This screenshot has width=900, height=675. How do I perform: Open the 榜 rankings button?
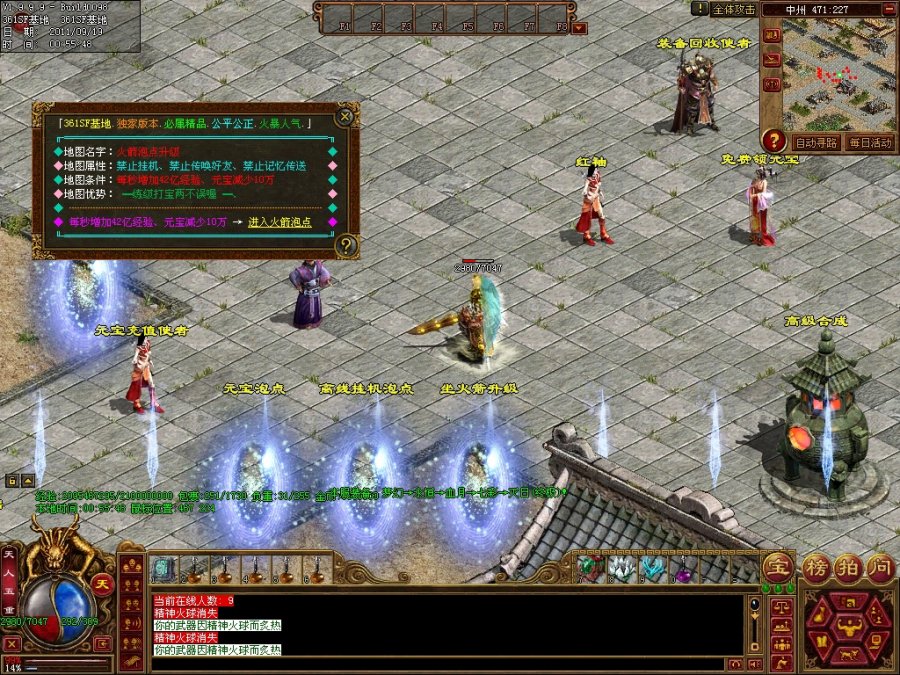[816, 568]
